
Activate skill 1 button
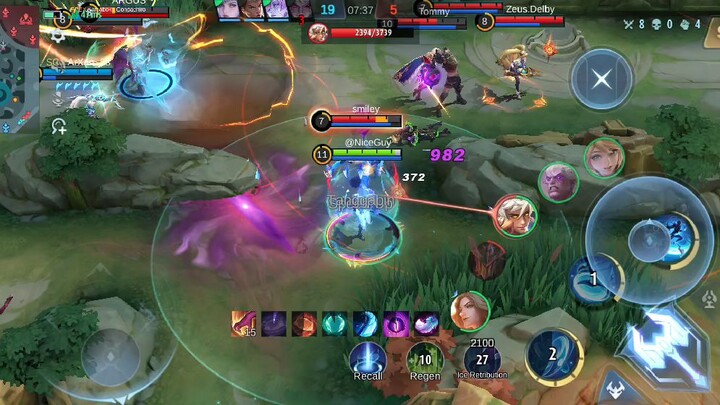tap(594, 280)
